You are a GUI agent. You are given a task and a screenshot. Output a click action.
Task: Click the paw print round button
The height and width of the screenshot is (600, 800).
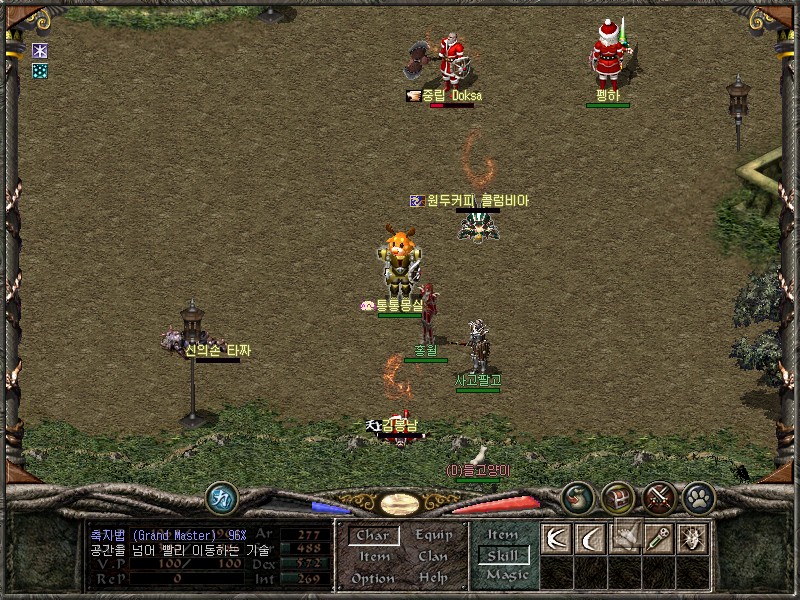(x=698, y=497)
